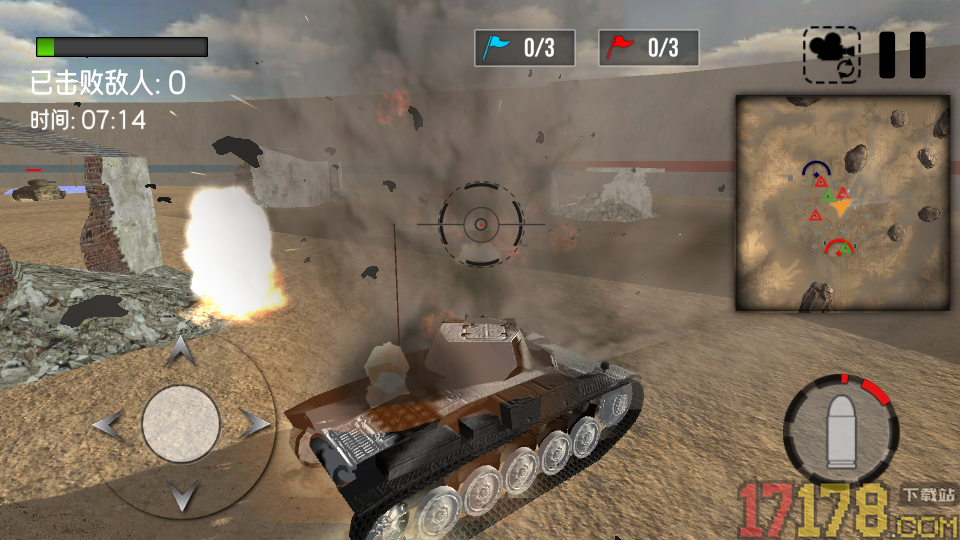Image resolution: width=960 pixels, height=540 pixels.
Task: Tap the down arrow on the movement pad
Action: pyautogui.click(x=180, y=495)
